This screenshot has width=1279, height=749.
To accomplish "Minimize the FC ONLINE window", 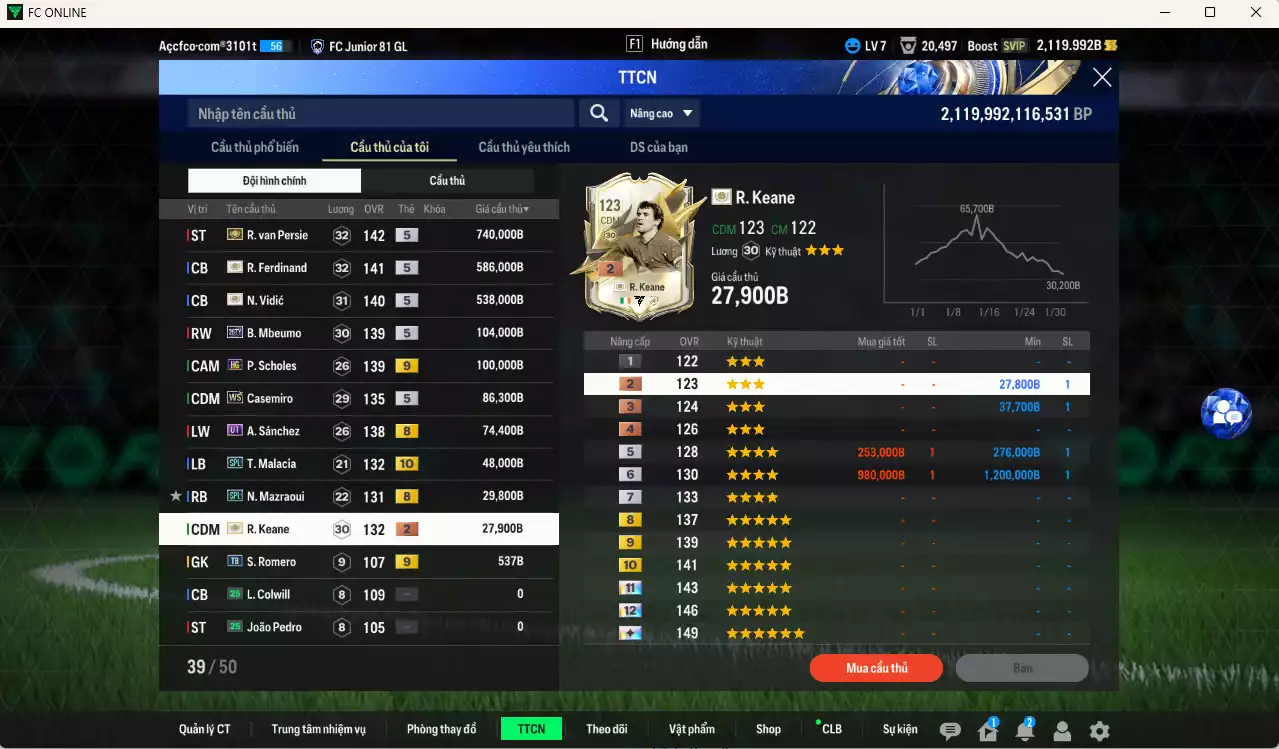I will [x=1165, y=12].
